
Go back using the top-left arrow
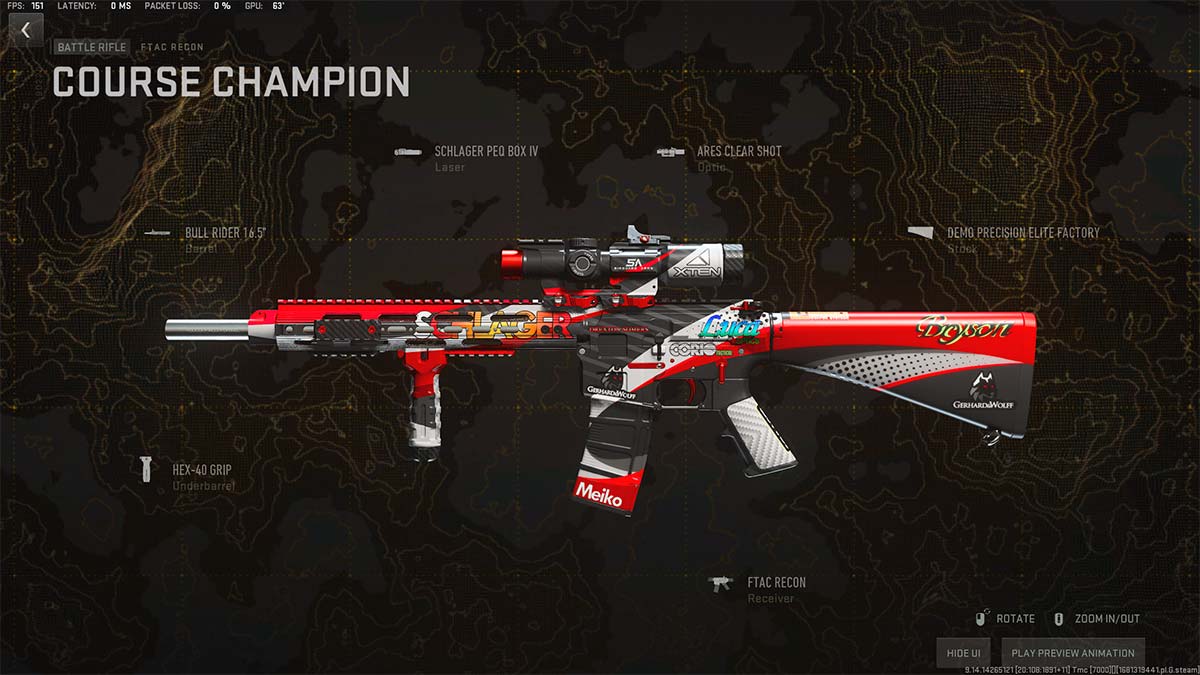click(x=26, y=30)
